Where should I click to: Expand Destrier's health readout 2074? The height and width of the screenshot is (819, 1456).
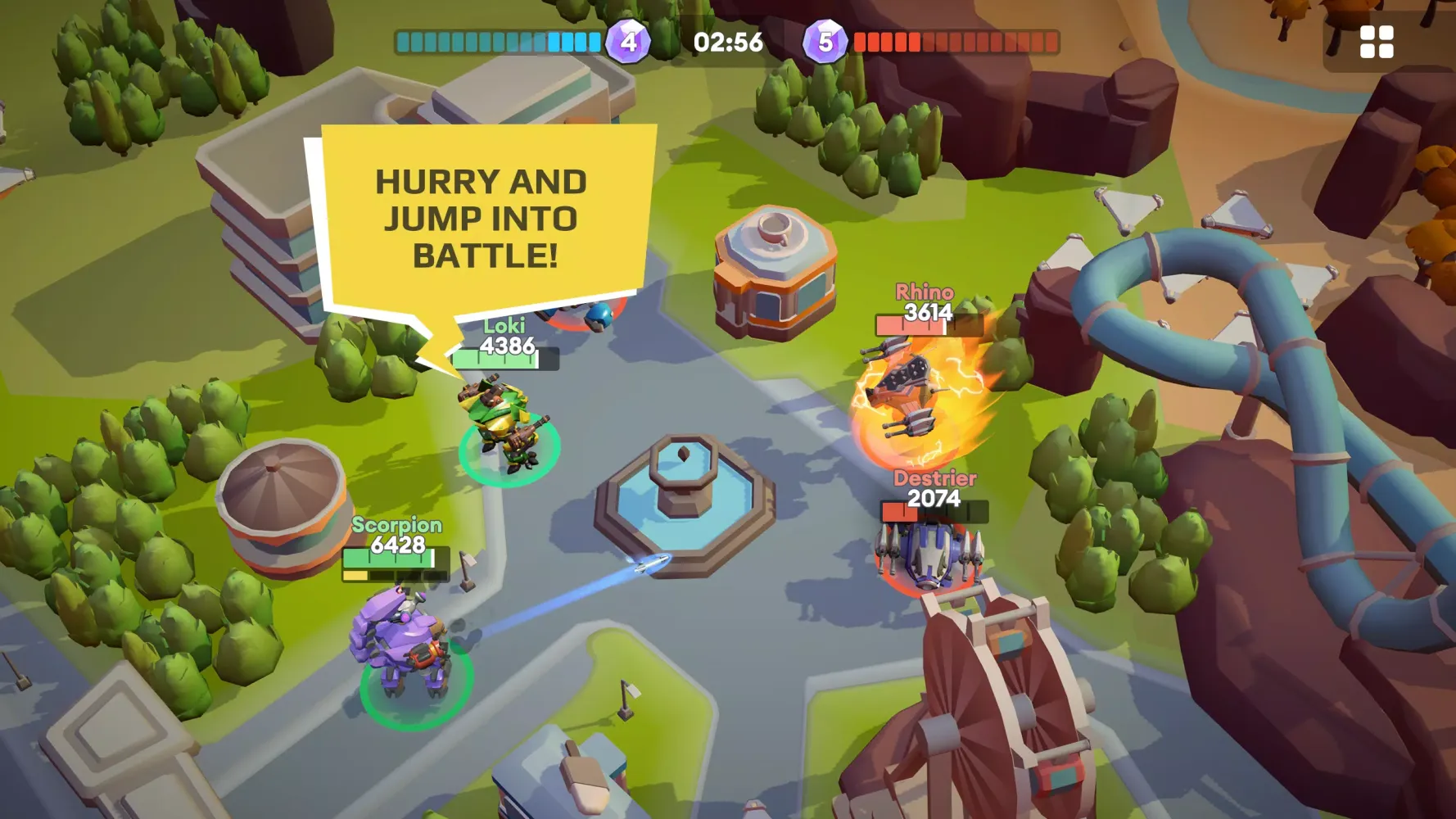pos(935,497)
